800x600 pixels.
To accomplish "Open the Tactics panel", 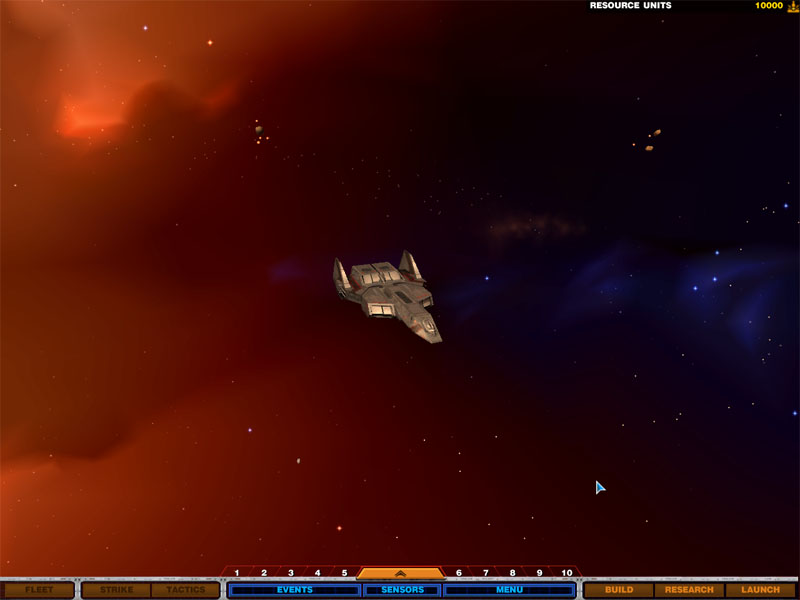I will tap(186, 590).
